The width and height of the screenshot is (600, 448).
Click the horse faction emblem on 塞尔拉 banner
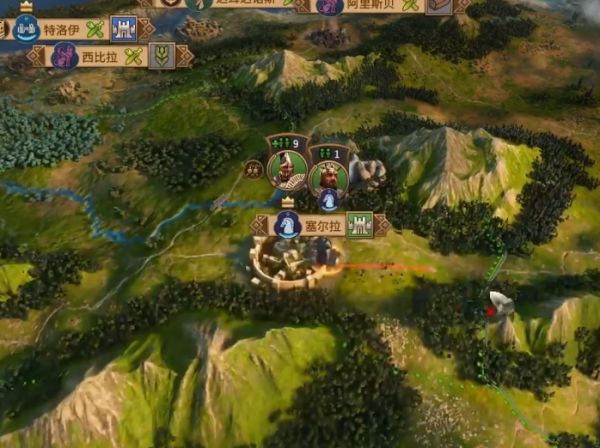[x=288, y=225]
